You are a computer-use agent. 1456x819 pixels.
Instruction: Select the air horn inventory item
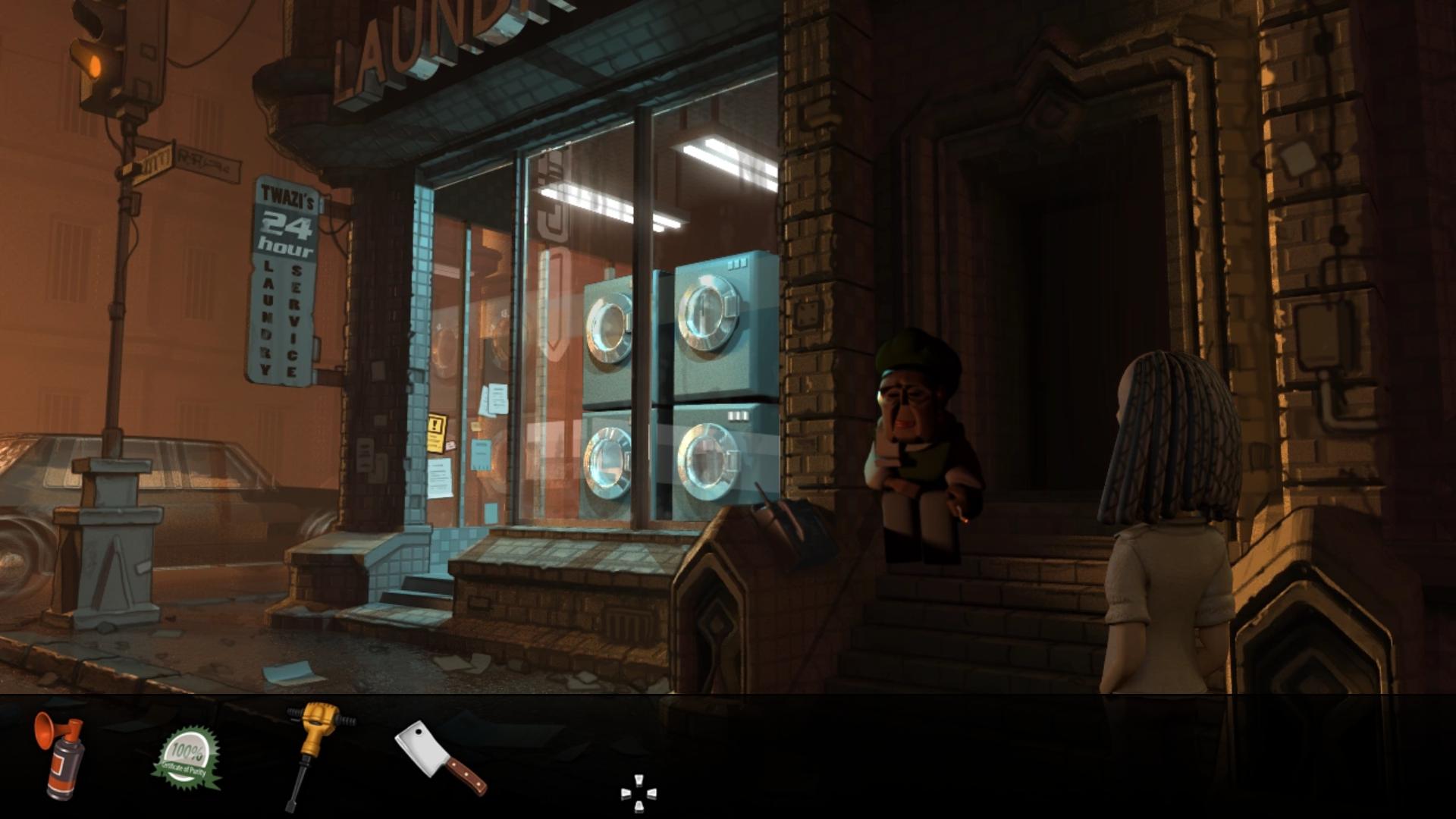pos(59,757)
